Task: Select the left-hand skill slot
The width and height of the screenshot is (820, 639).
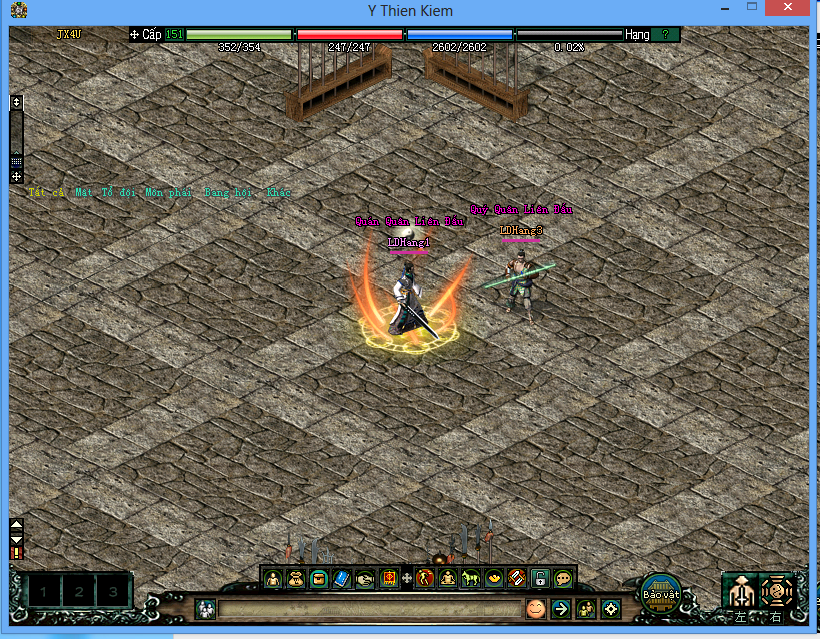Action: click(x=741, y=591)
